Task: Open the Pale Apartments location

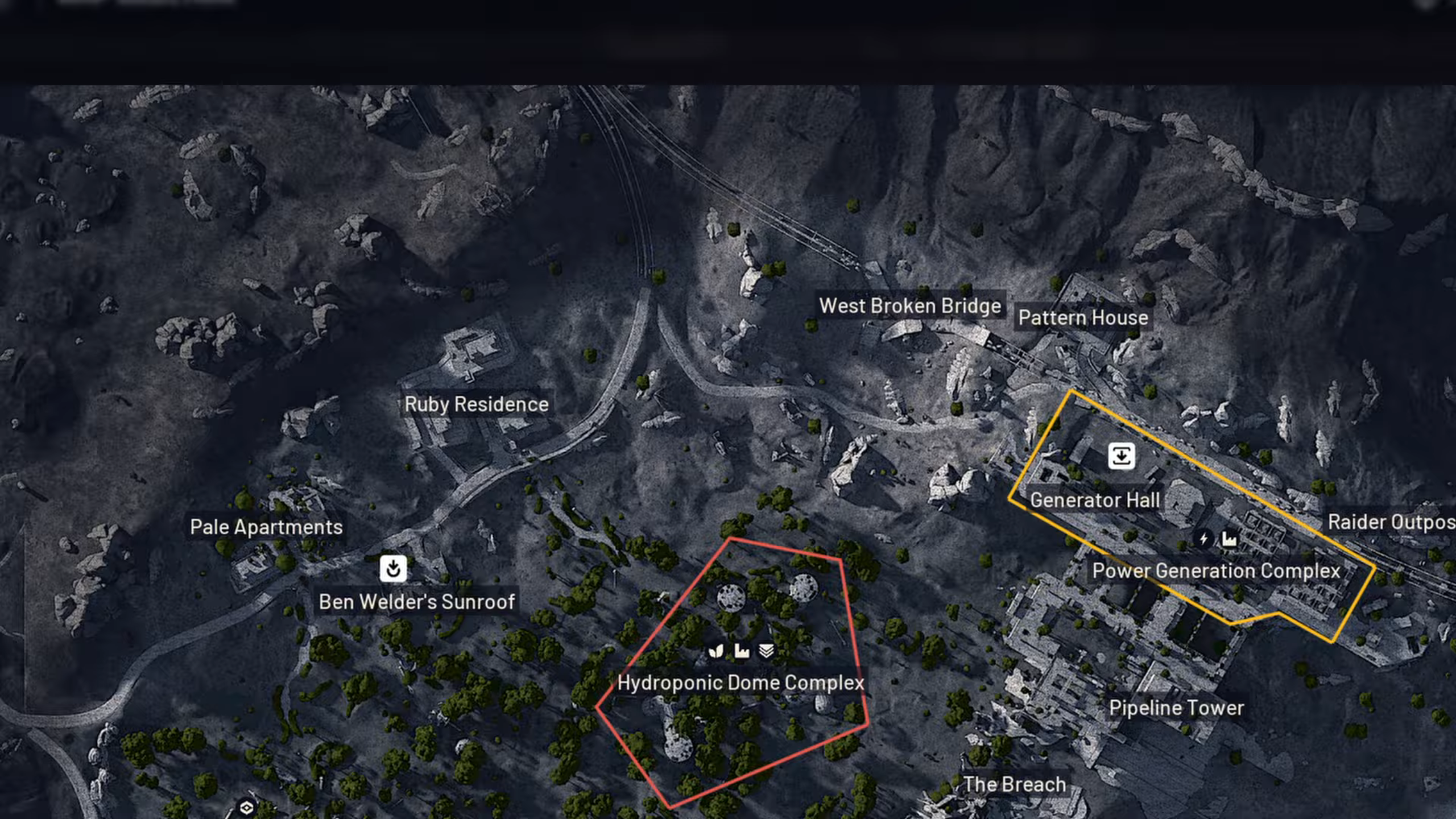Action: [x=267, y=527]
